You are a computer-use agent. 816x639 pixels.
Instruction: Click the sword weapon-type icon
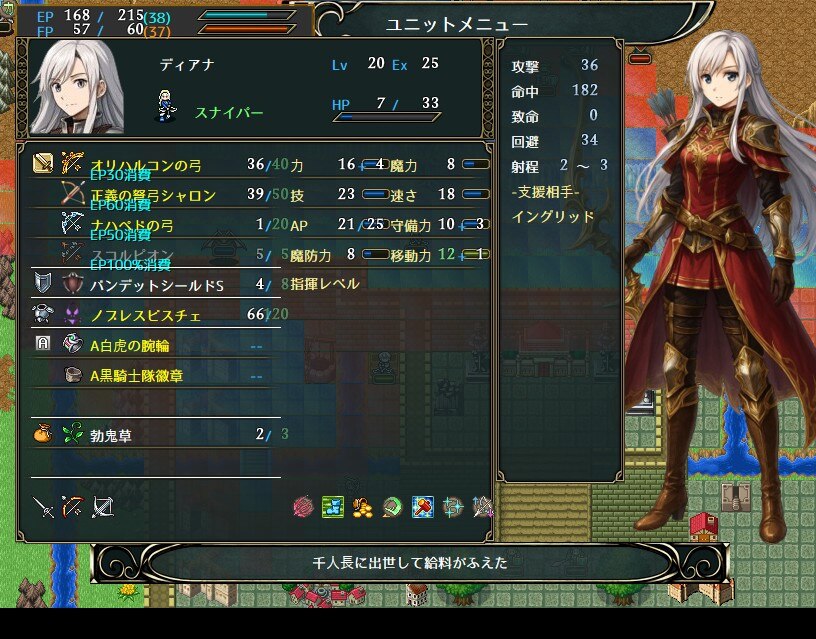point(43,508)
